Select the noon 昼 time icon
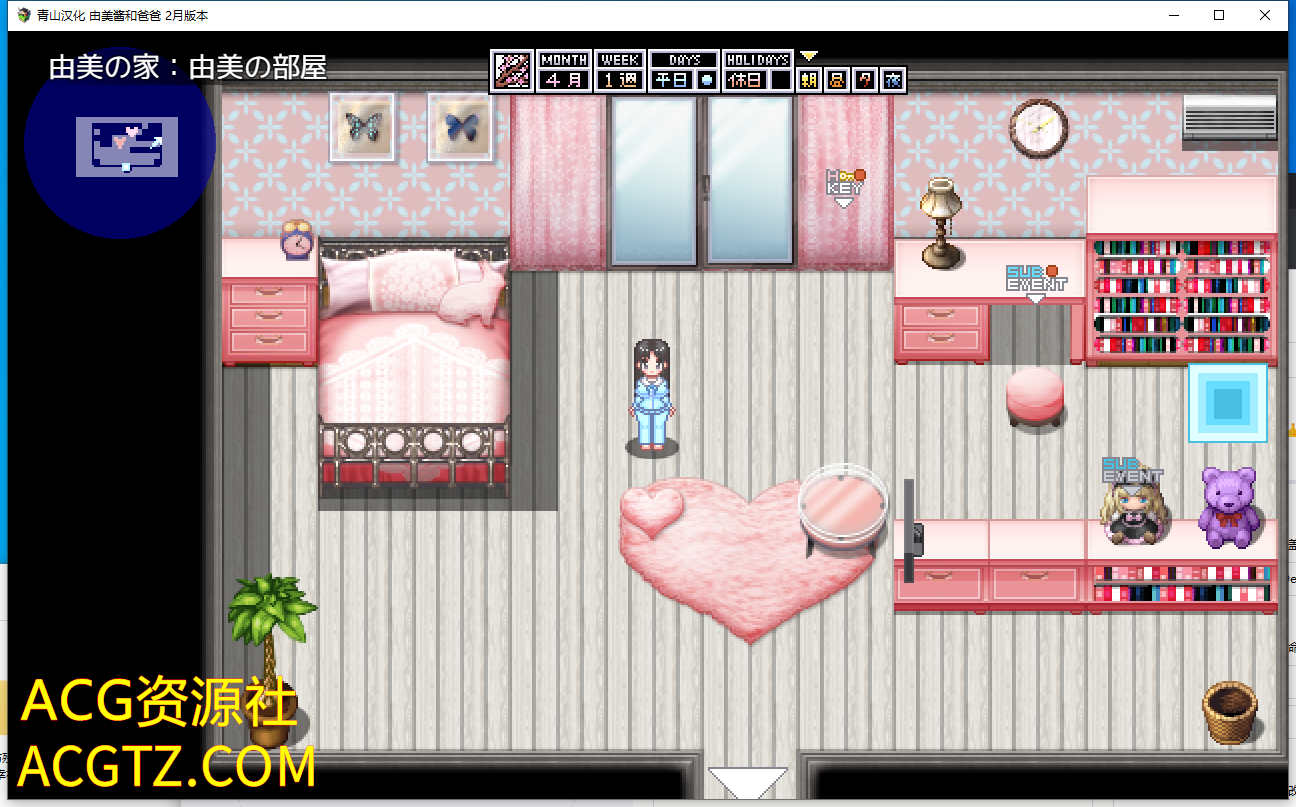Screen dimensions: 1296x807 click(x=837, y=80)
